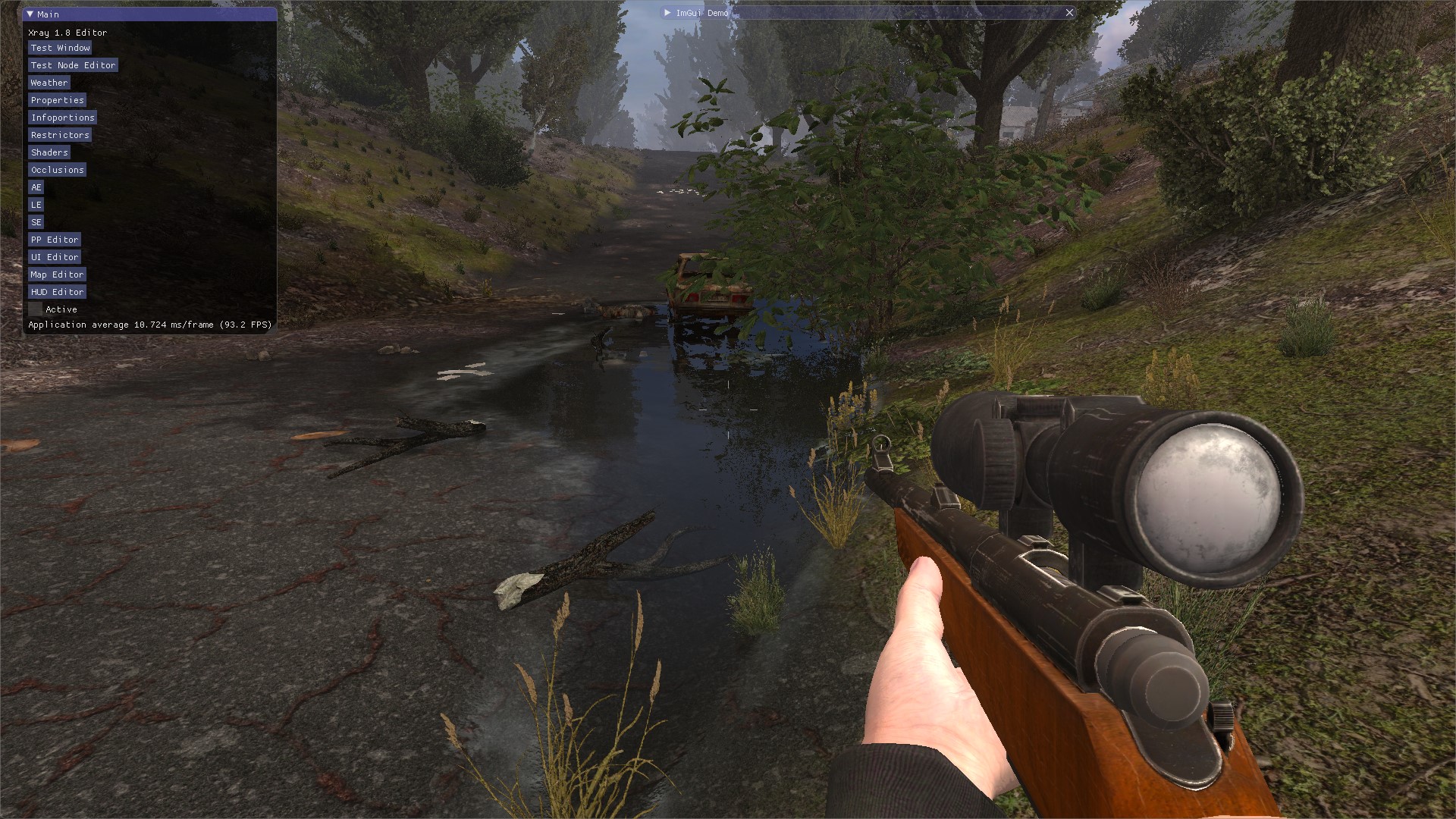The width and height of the screenshot is (1456, 819).
Task: Click the SE button
Action: [36, 222]
